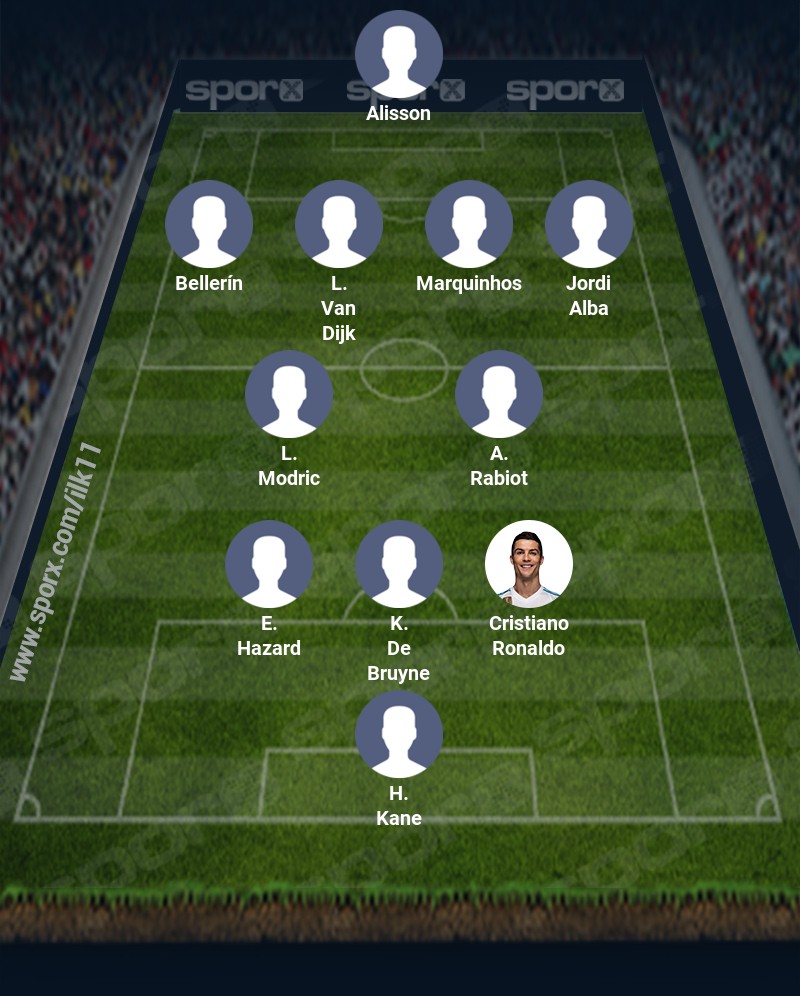Pick K. De Bruyne's player slot
The width and height of the screenshot is (800, 996).
pyautogui.click(x=399, y=564)
